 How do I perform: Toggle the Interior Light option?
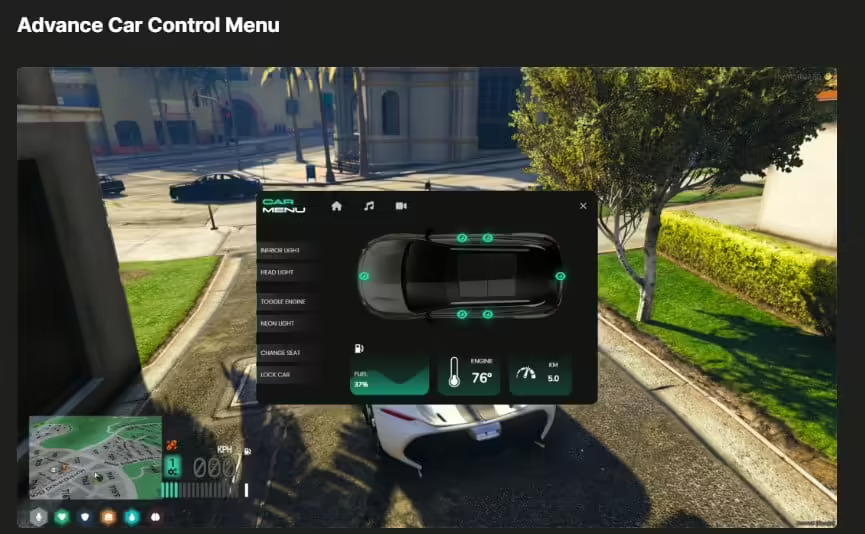(x=279, y=250)
